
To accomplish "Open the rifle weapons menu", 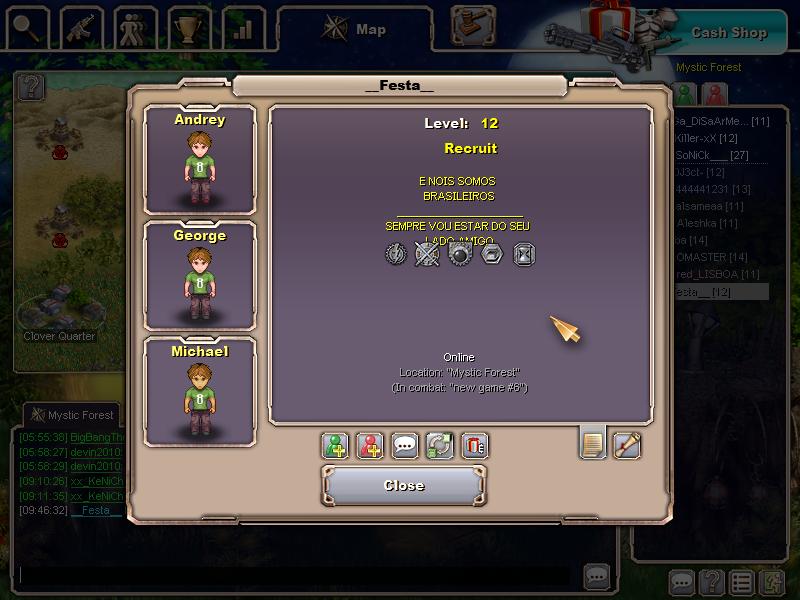I will 81,27.
